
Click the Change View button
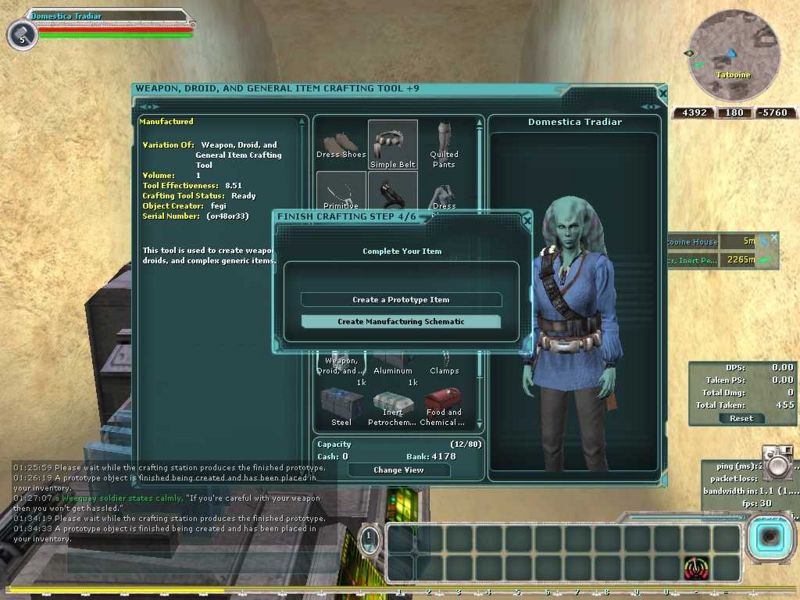point(398,470)
